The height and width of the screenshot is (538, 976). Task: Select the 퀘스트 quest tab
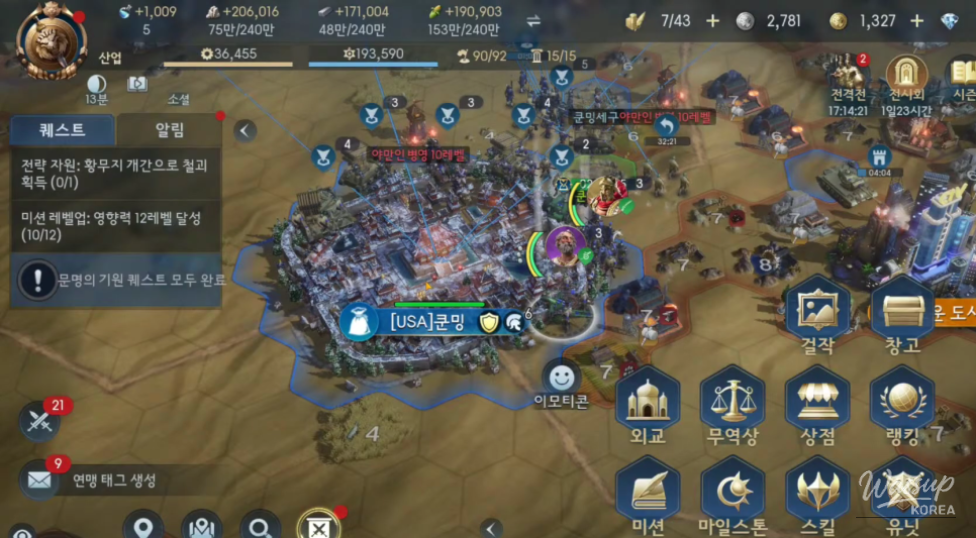tap(62, 130)
